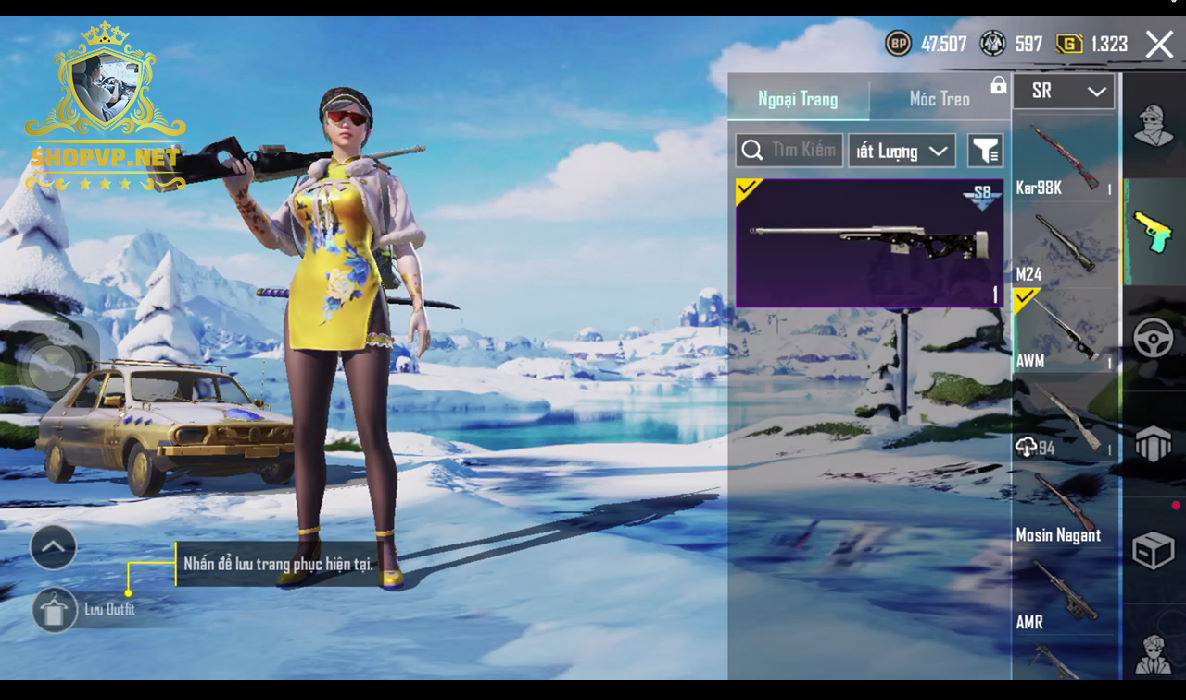Image resolution: width=1186 pixels, height=700 pixels.
Task: Choose Kar98K in the weapon list
Action: 1064,159
